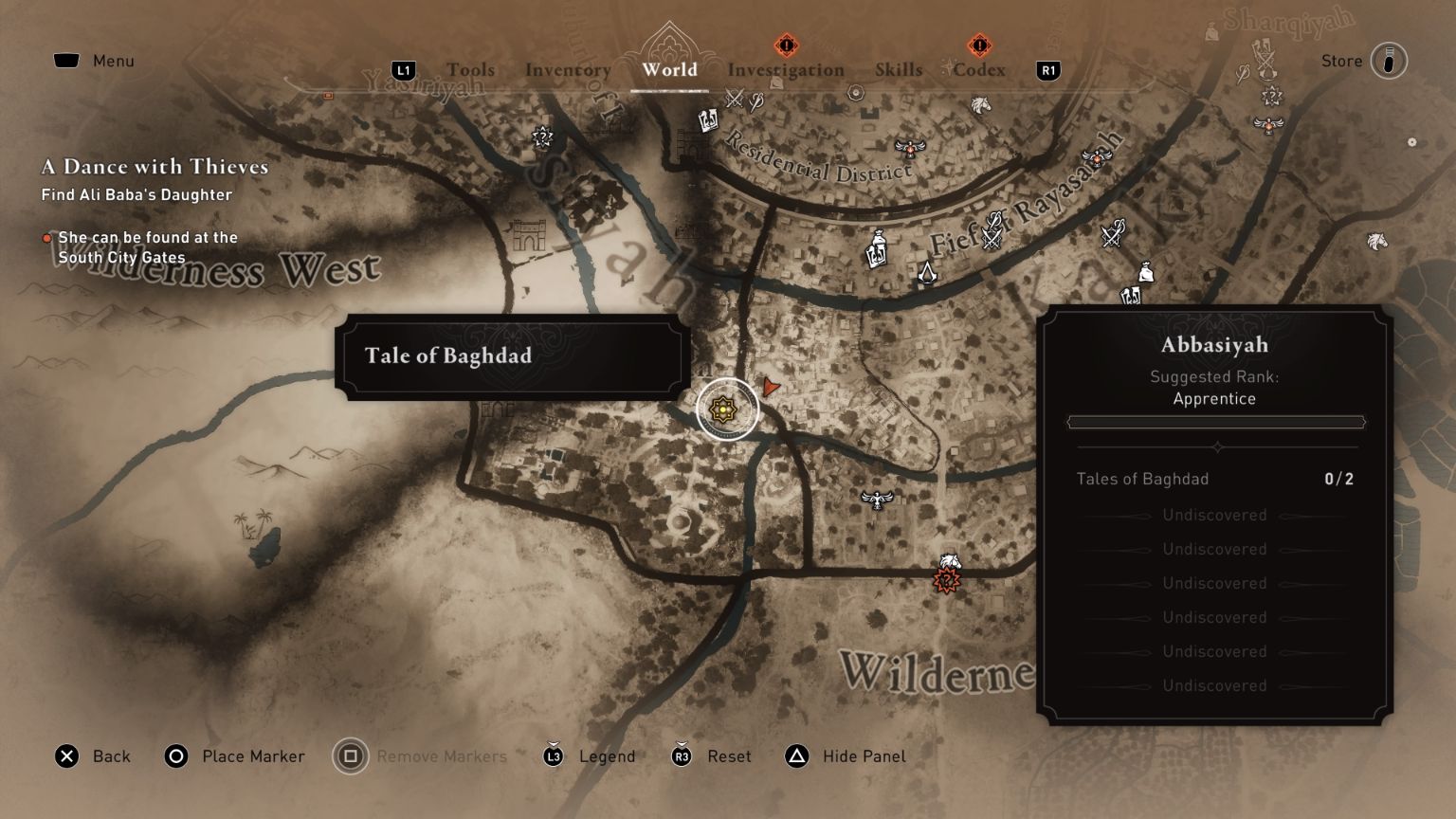Switch to the Codex tab
Viewport: 1456px width, 819px height.
pos(978,70)
